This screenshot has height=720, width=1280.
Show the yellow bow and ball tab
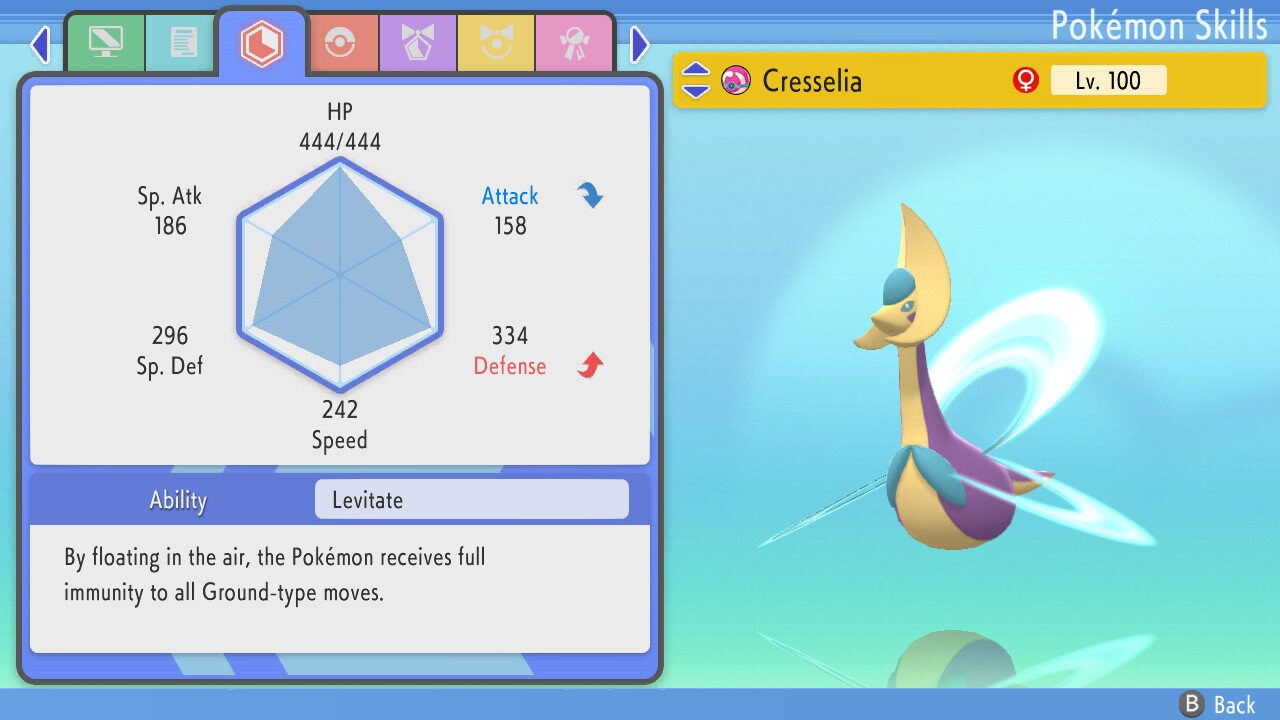(496, 45)
